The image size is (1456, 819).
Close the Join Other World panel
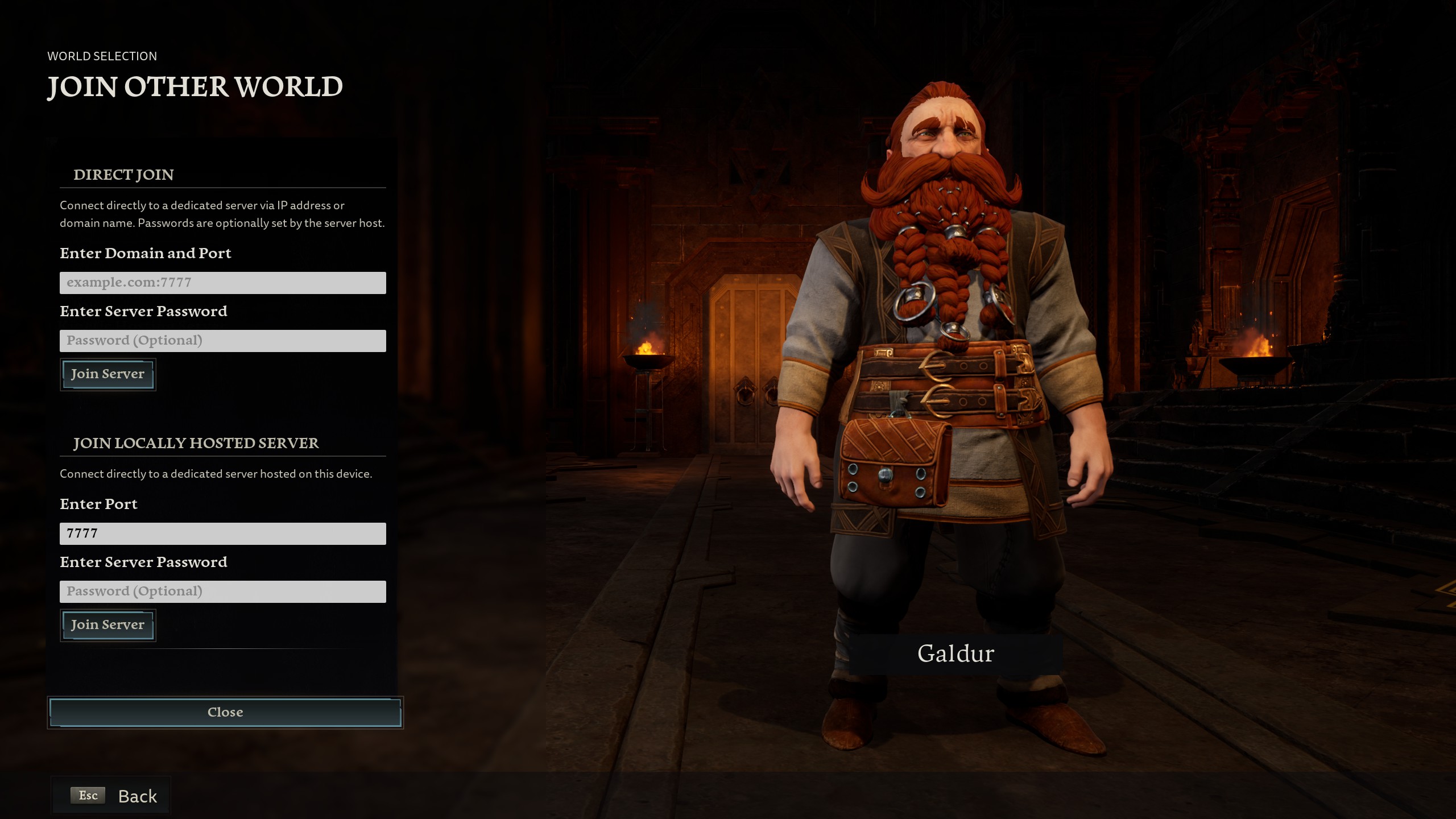click(x=225, y=712)
